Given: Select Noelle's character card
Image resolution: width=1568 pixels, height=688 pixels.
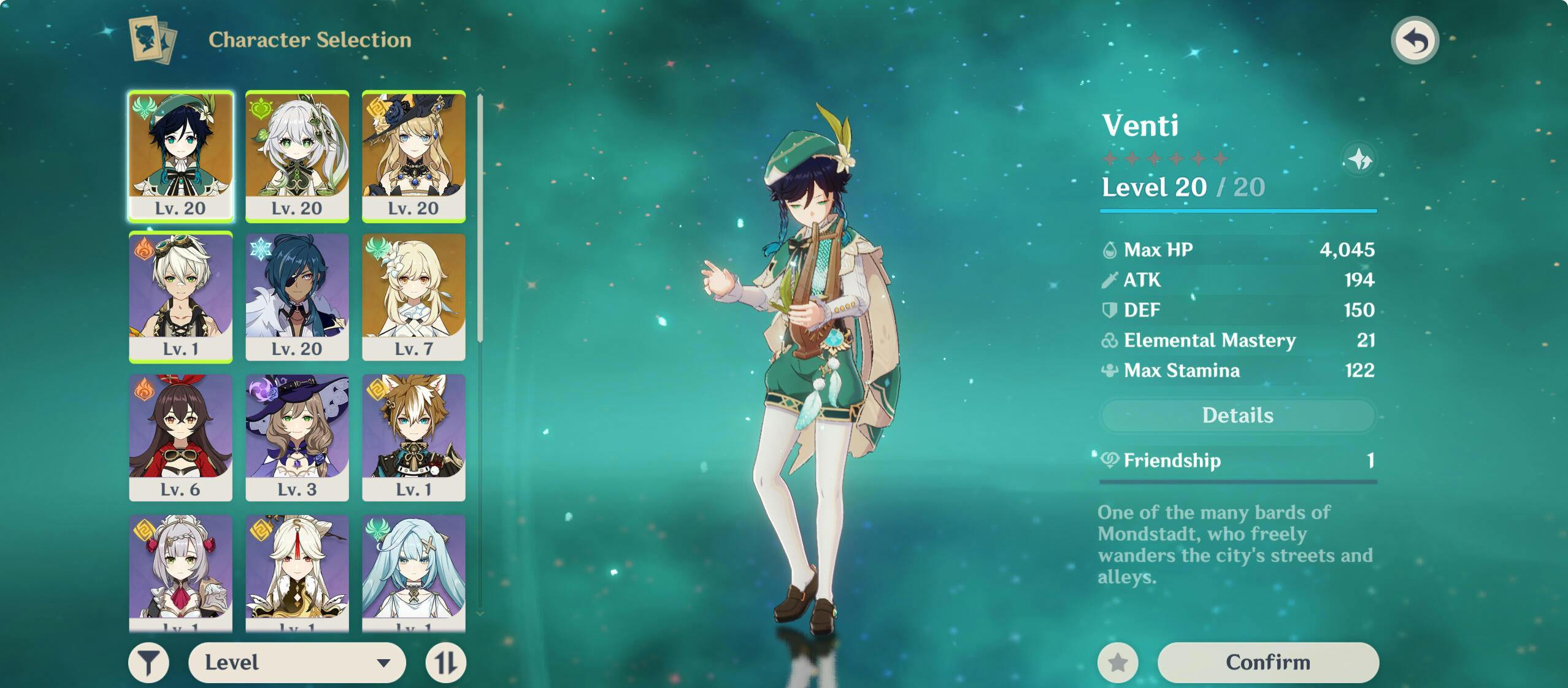Looking at the screenshot, I should (180, 571).
